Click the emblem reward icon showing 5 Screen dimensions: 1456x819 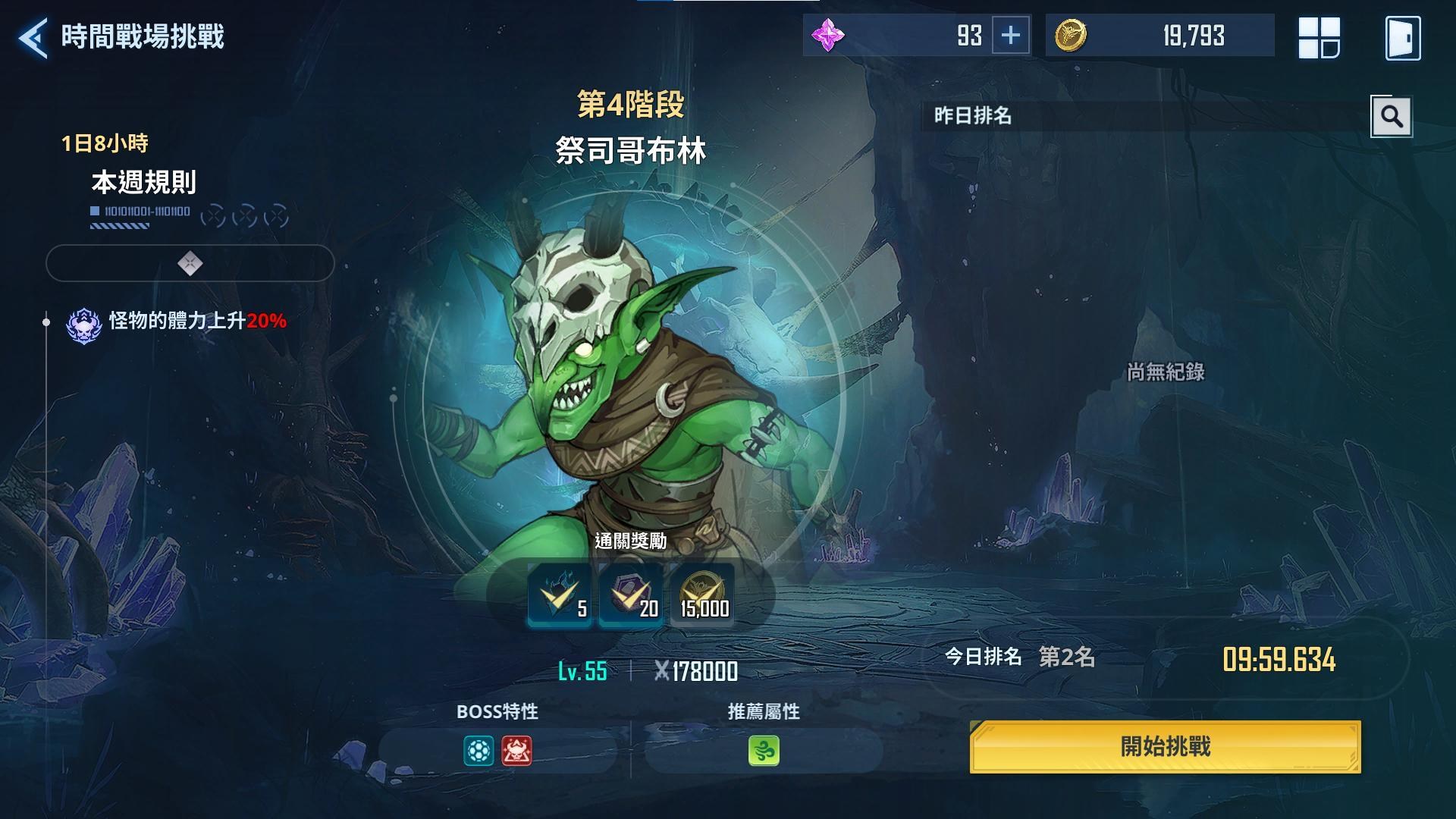(x=560, y=598)
